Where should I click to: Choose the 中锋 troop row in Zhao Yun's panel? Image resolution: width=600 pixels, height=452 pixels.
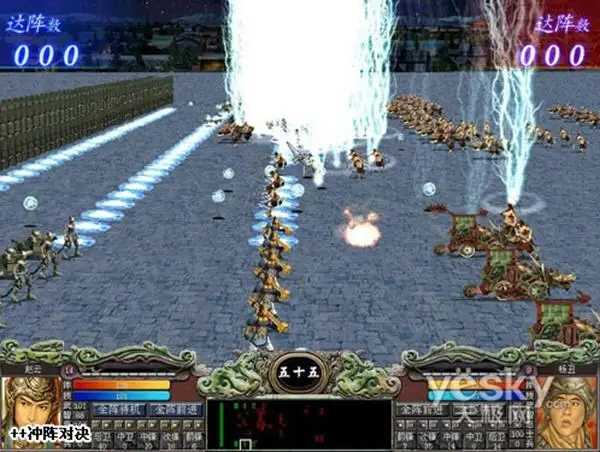pyautogui.click(x=148, y=438)
